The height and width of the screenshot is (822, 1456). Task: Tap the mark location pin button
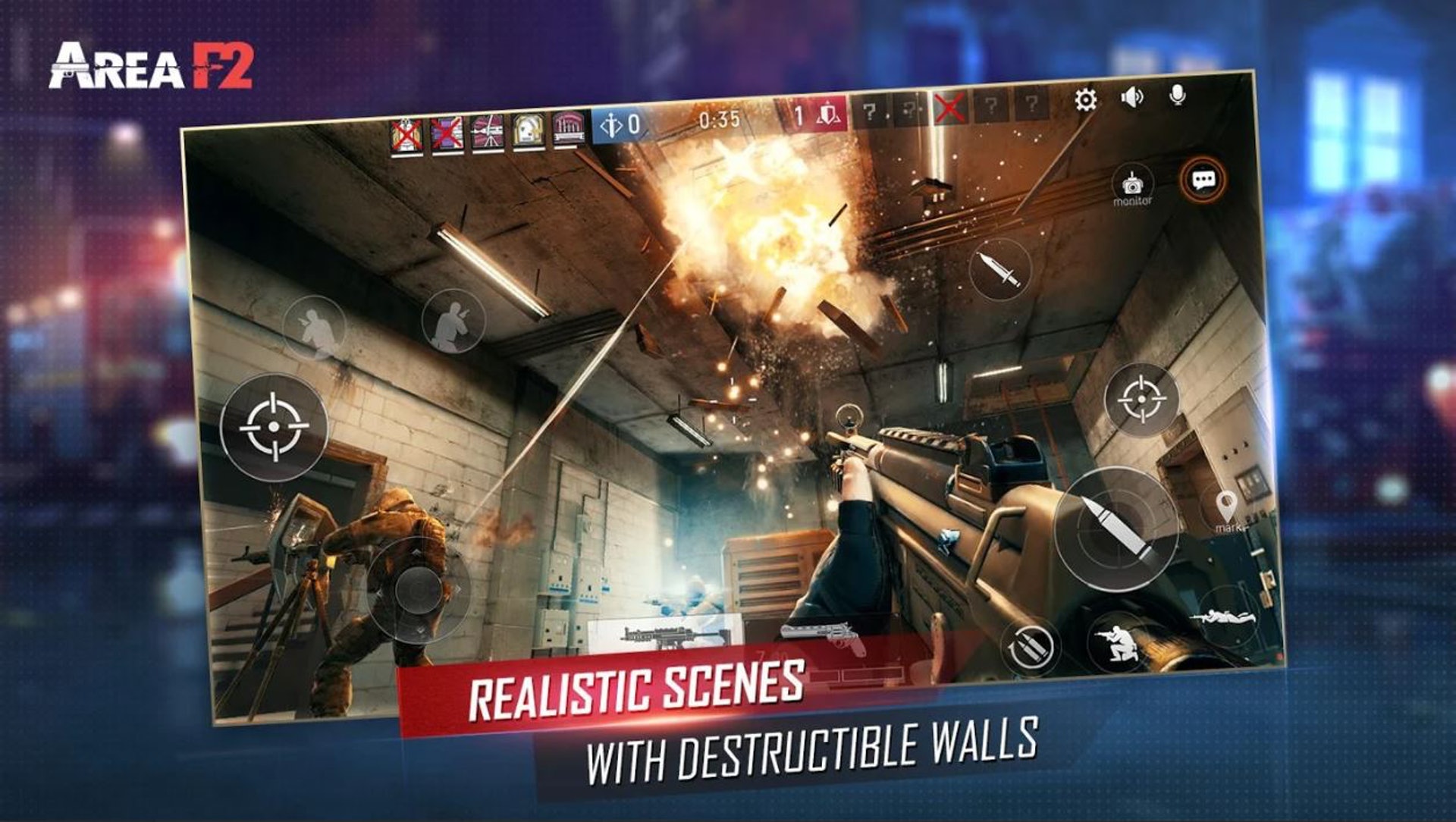1226,509
